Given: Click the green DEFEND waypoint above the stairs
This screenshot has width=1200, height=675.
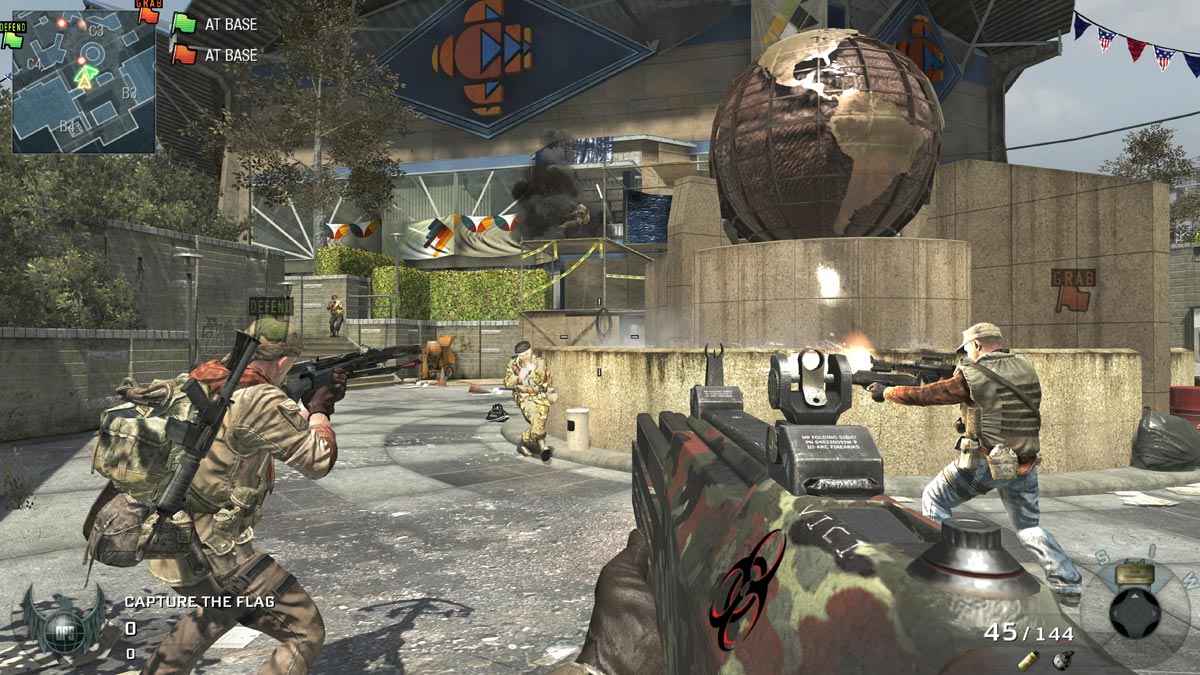Looking at the screenshot, I should coord(270,305).
